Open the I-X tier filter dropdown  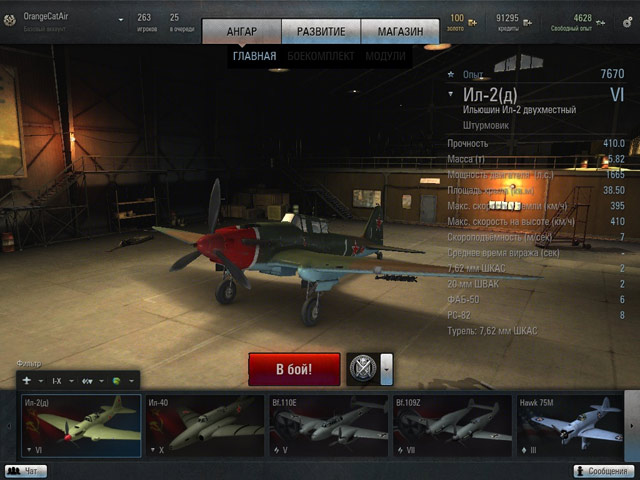click(x=61, y=381)
